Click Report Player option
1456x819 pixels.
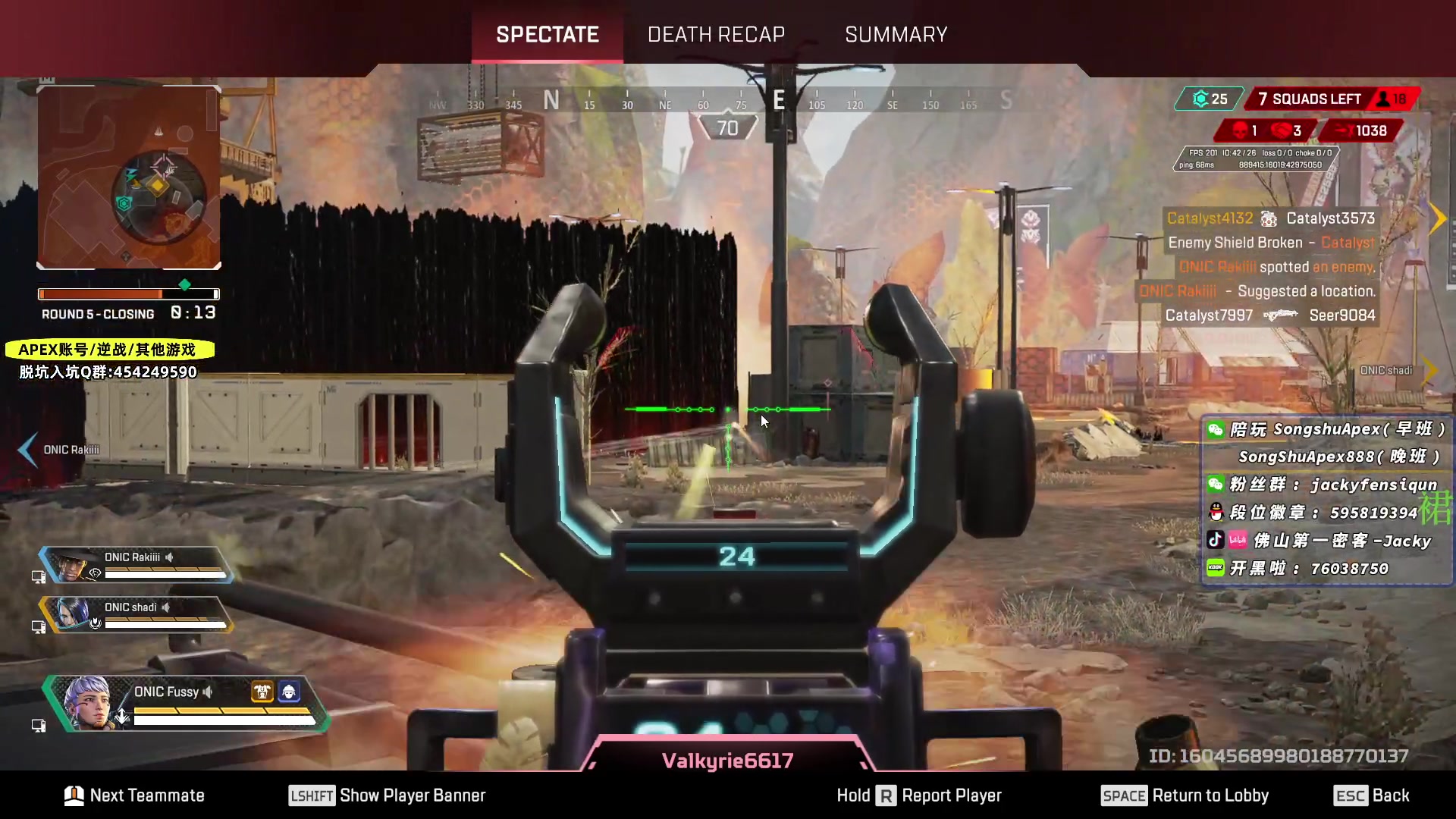919,795
